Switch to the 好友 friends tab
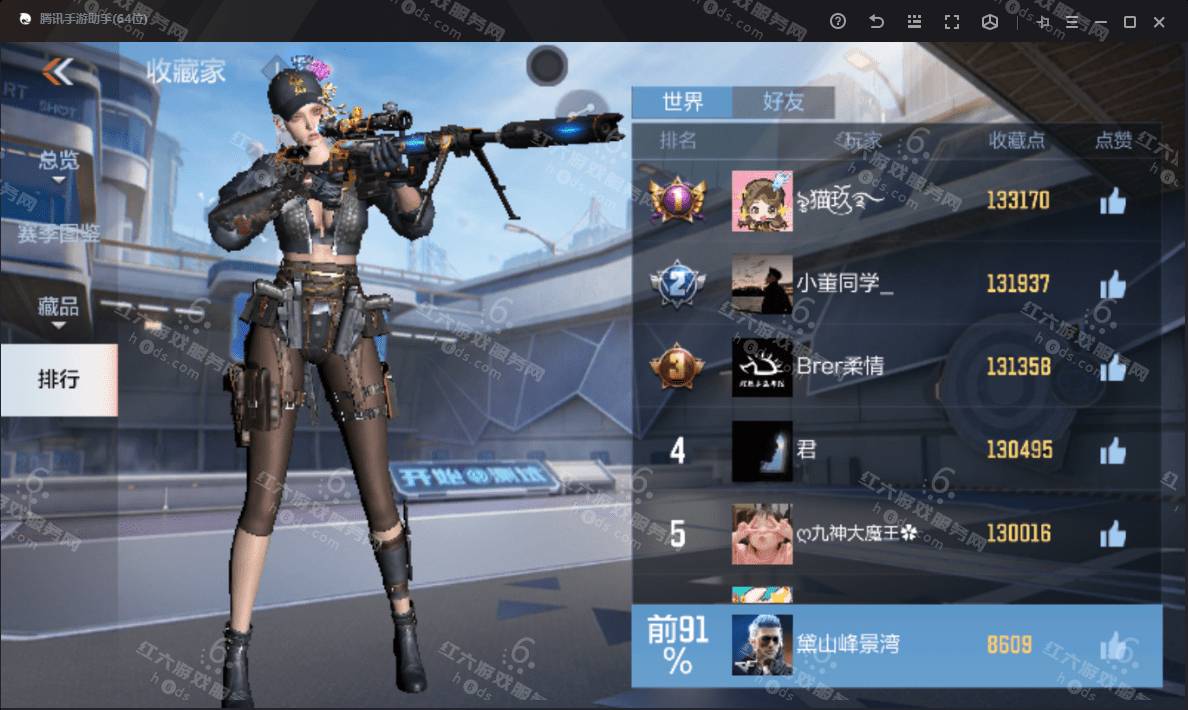This screenshot has width=1188, height=710. point(783,101)
